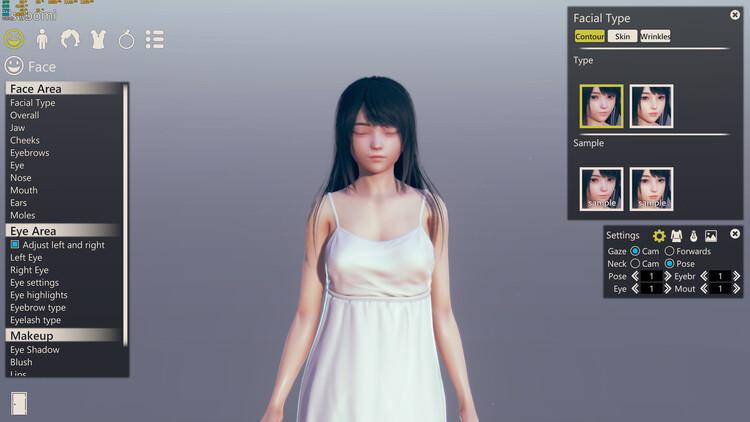Open Eye highlights settings
The height and width of the screenshot is (422, 750).
39,295
